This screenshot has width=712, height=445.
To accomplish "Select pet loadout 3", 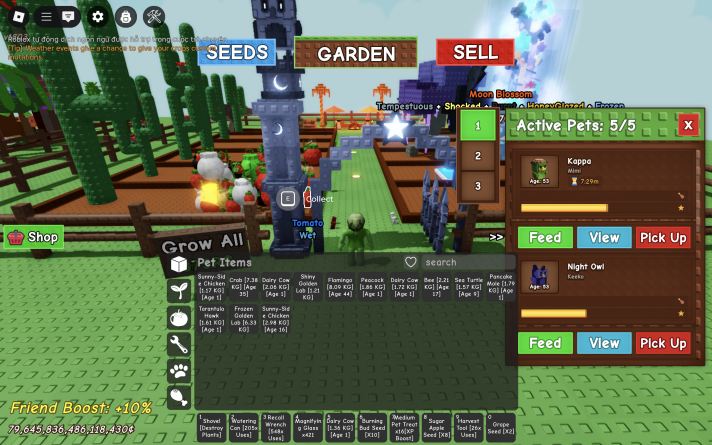I will tap(478, 186).
